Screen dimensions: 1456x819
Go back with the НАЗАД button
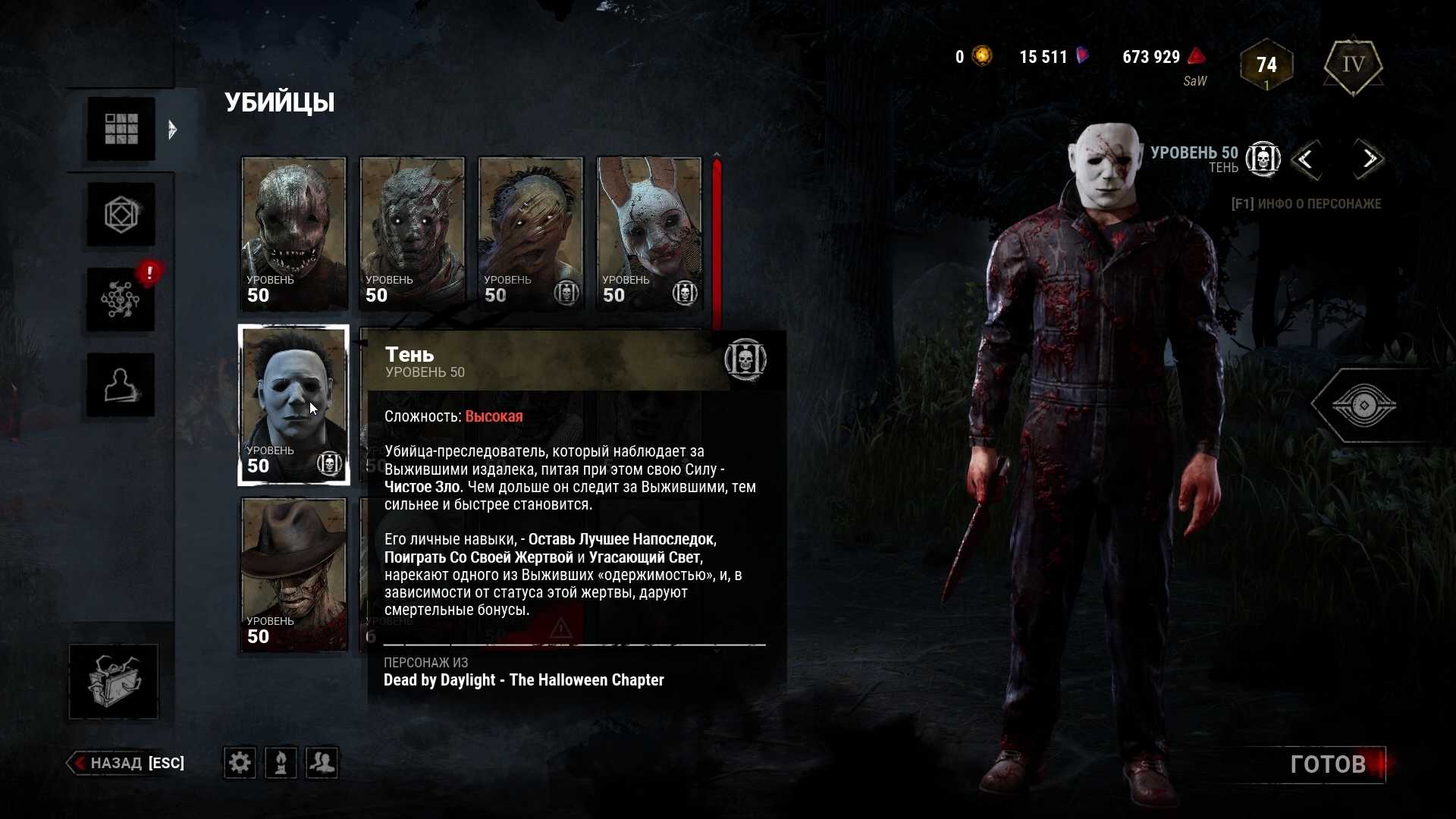coord(127,763)
